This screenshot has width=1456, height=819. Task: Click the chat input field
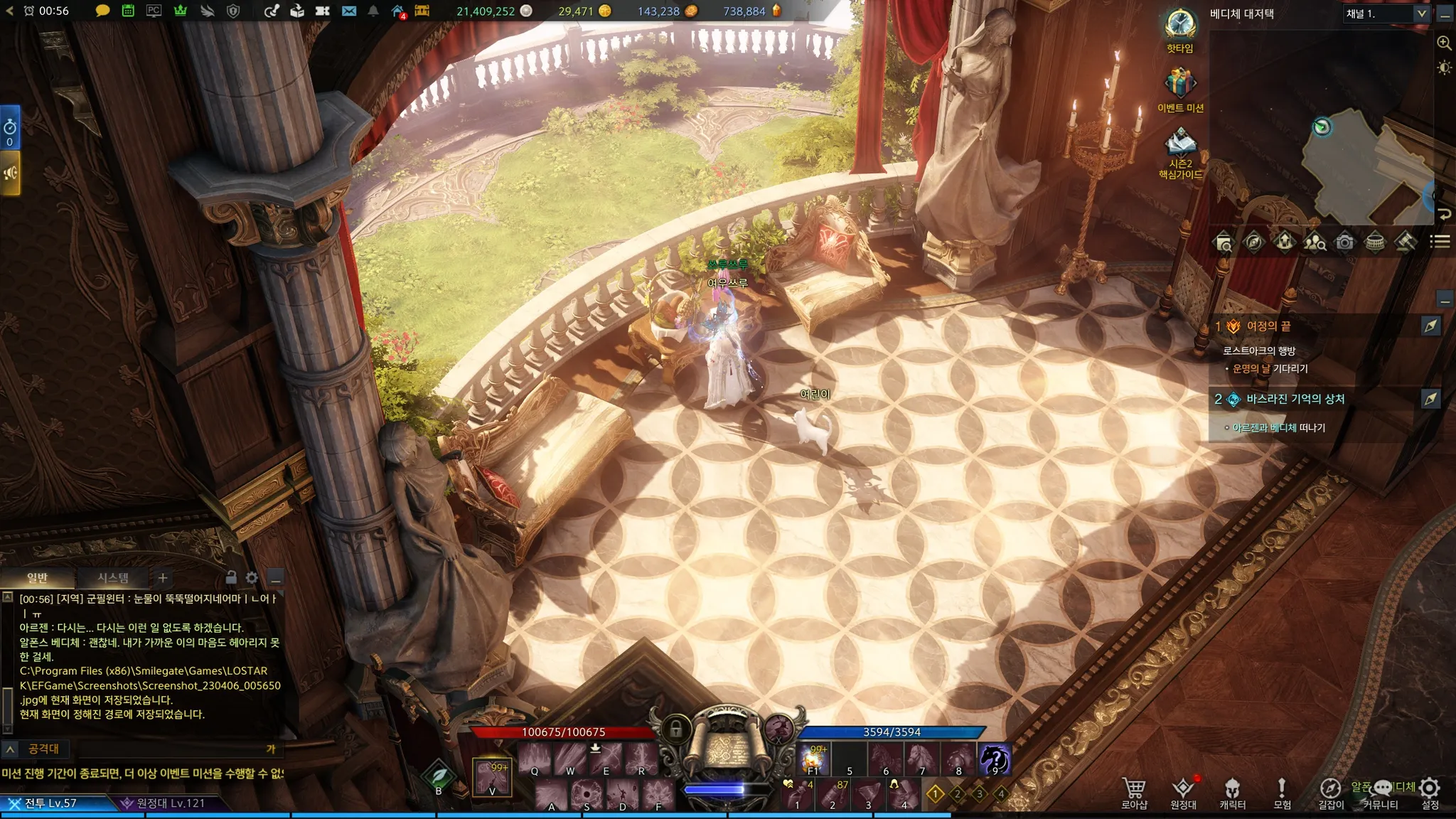tap(171, 749)
